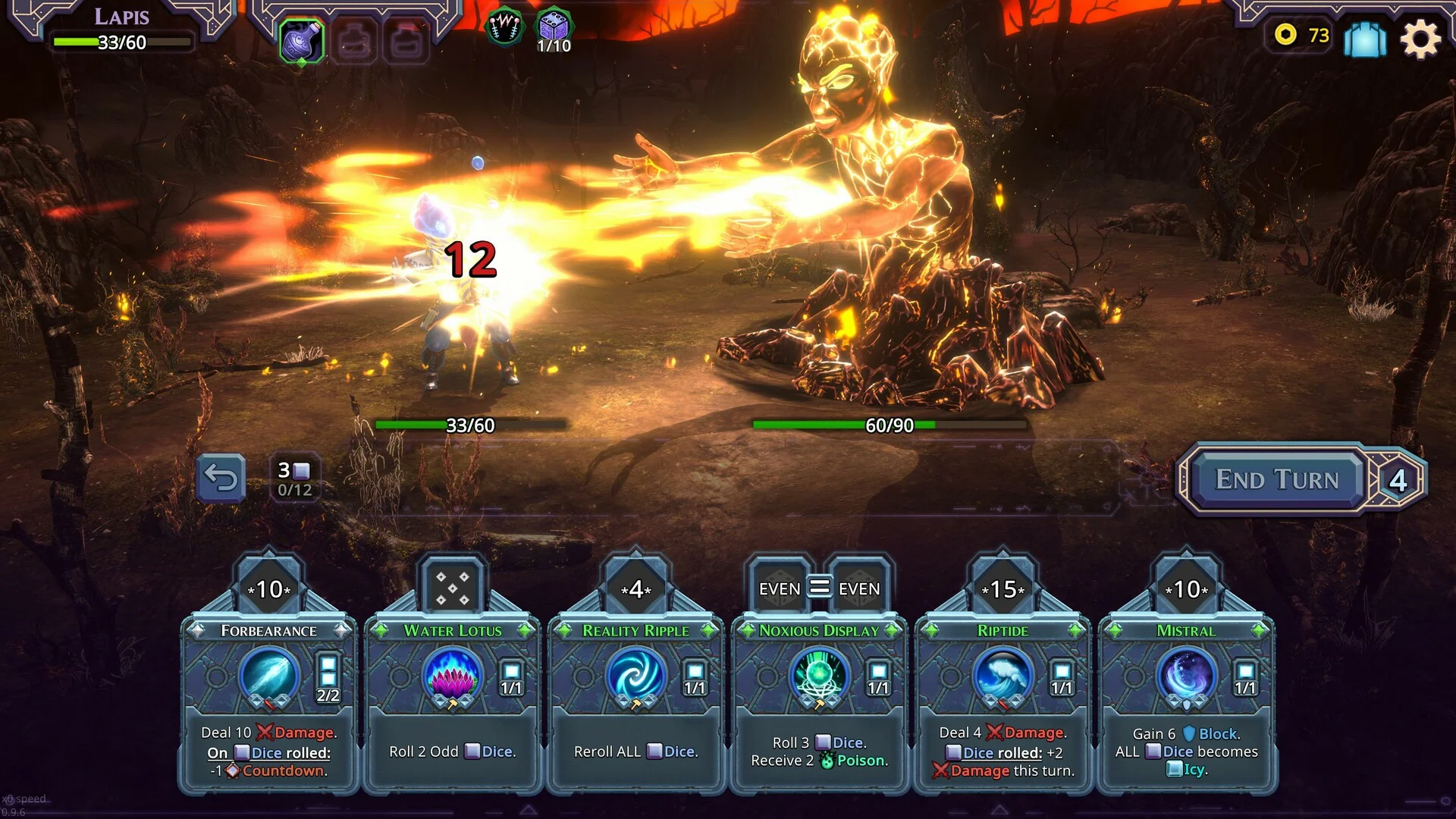Open the settings gear menu
The image size is (1456, 819).
tap(1420, 38)
